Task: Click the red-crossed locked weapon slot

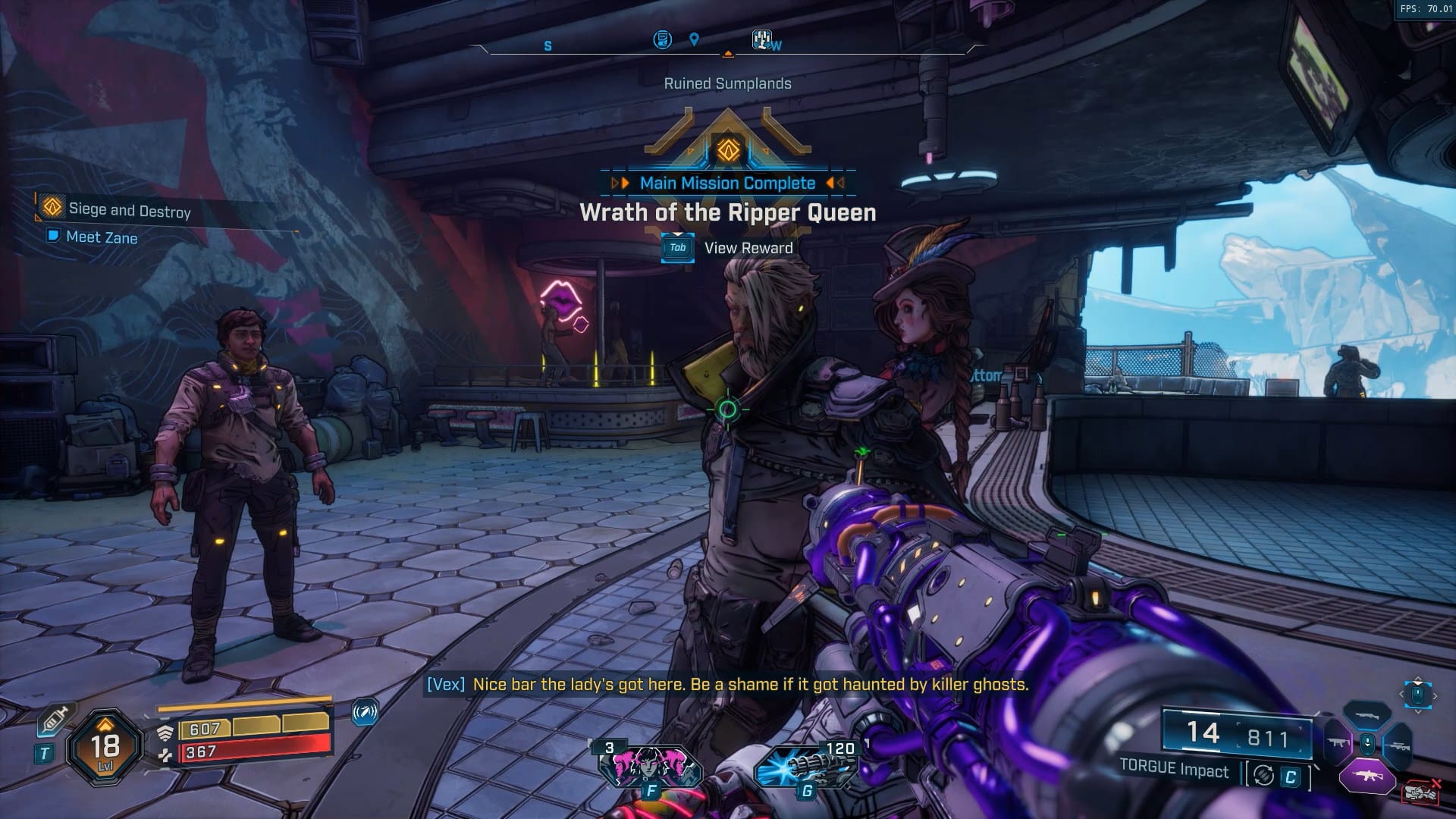Action: [x=1420, y=791]
